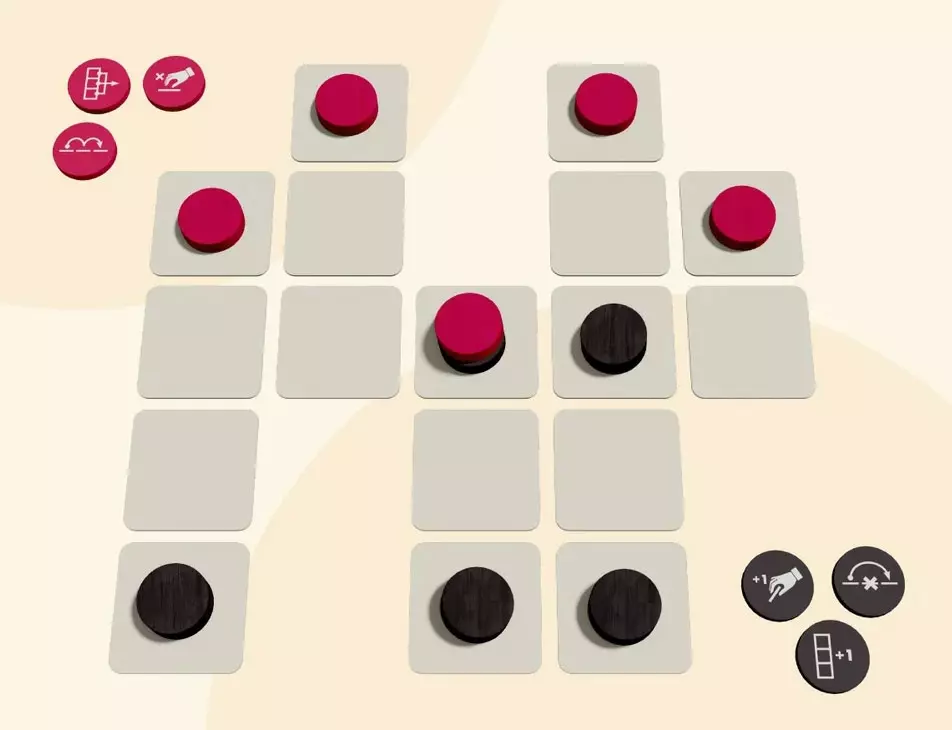Activate the red hand-with-X ability token
The width and height of the screenshot is (952, 730).
(x=174, y=82)
